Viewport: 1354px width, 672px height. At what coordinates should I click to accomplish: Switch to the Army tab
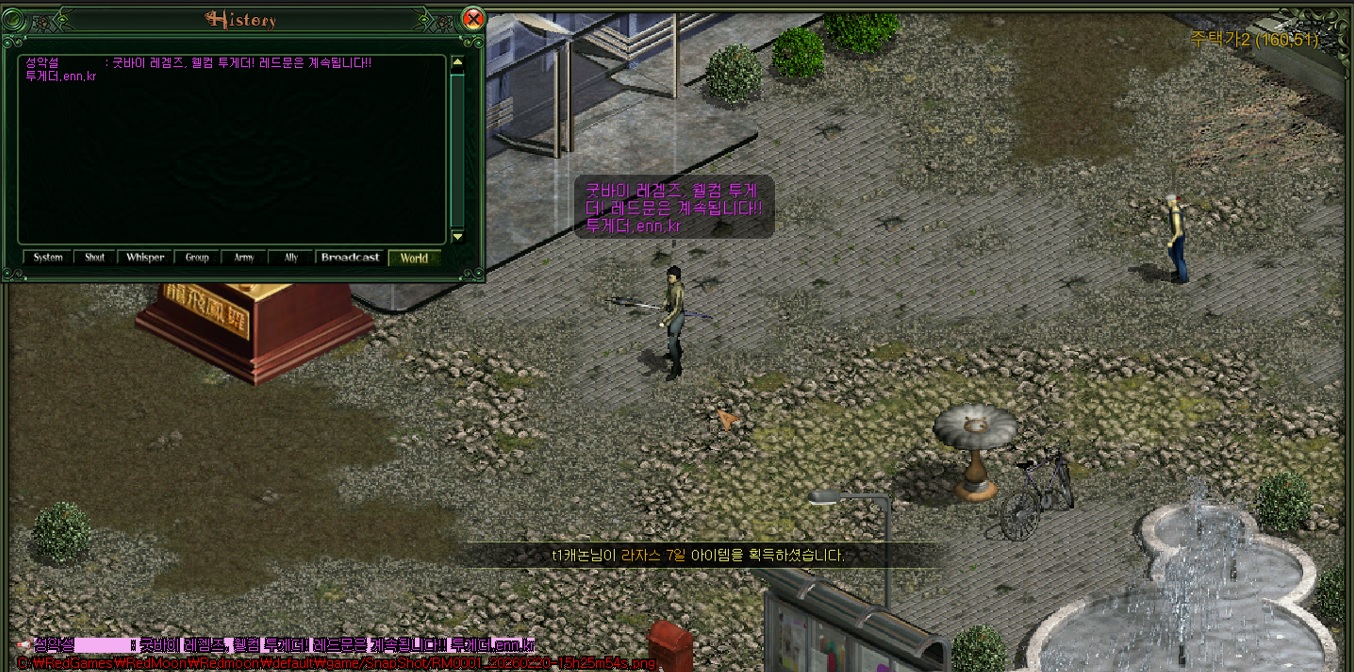click(244, 257)
